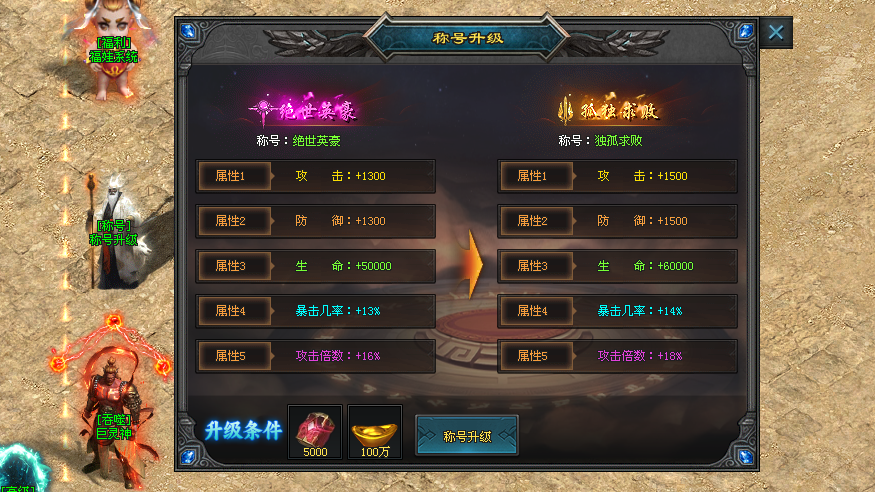Screen dimensions: 875x492
Task: Click the 称号升级 upgrade button
Action: [467, 436]
